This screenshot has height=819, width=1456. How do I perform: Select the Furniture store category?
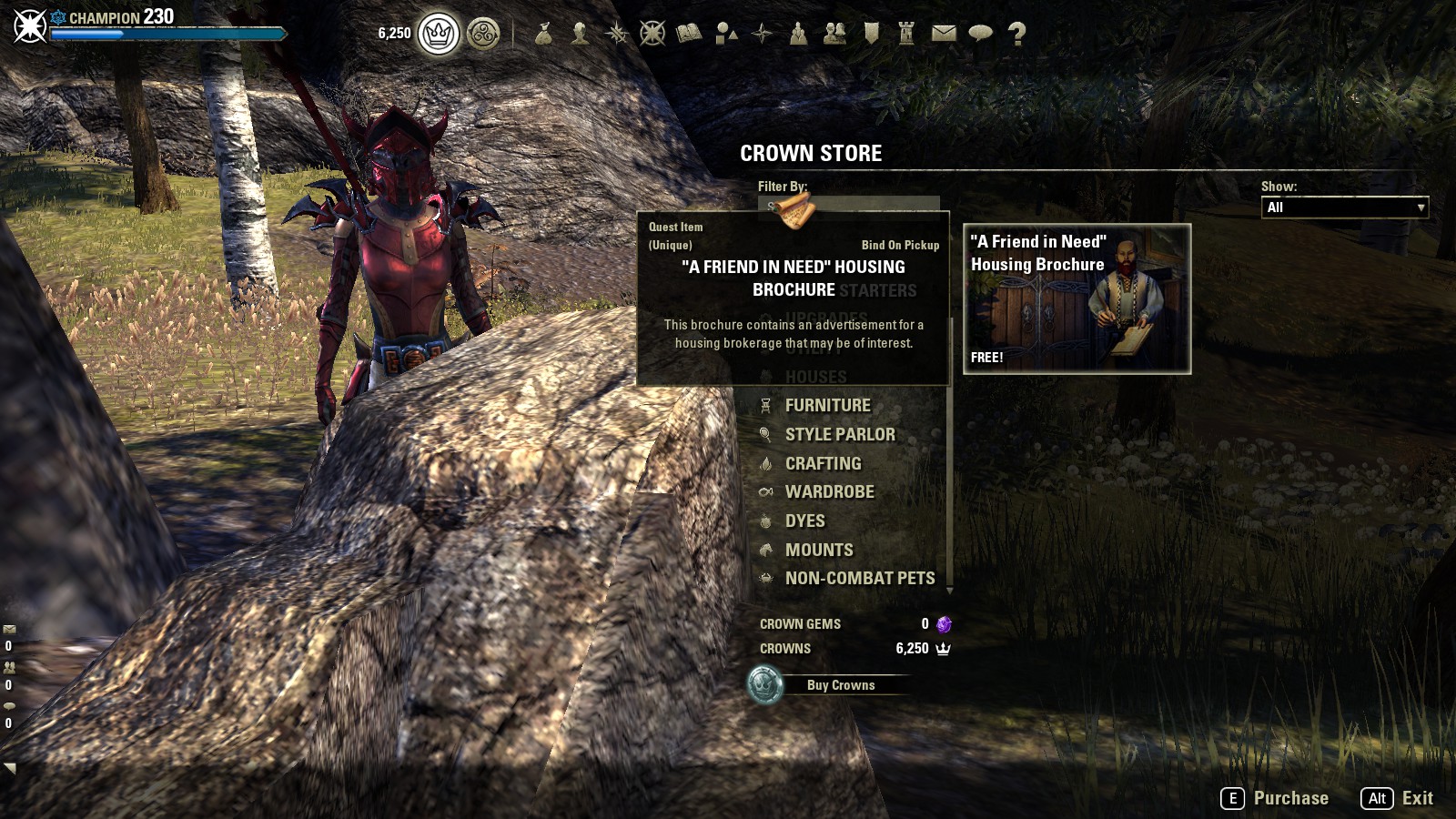point(827,406)
